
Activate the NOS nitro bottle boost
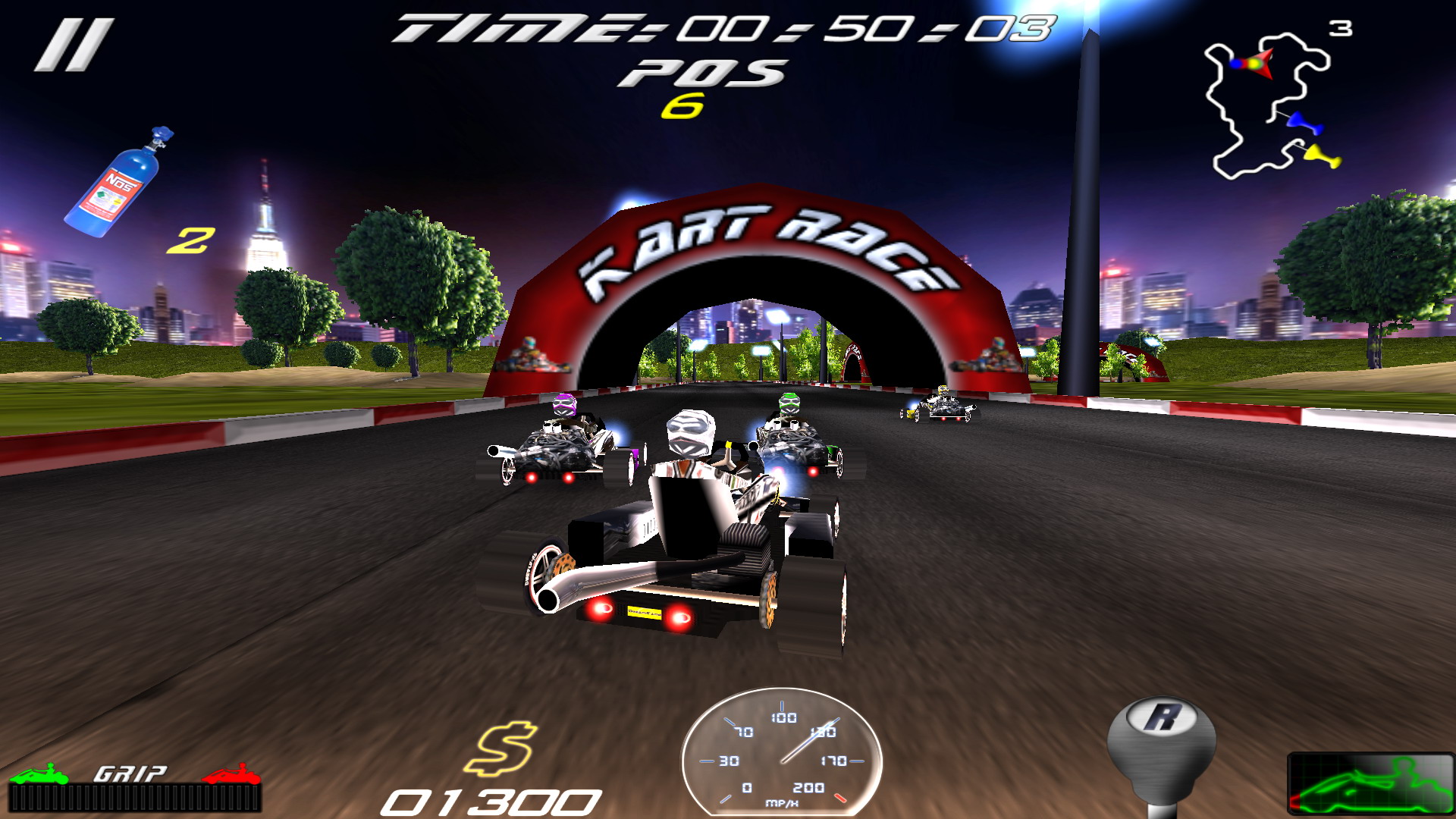tap(119, 184)
